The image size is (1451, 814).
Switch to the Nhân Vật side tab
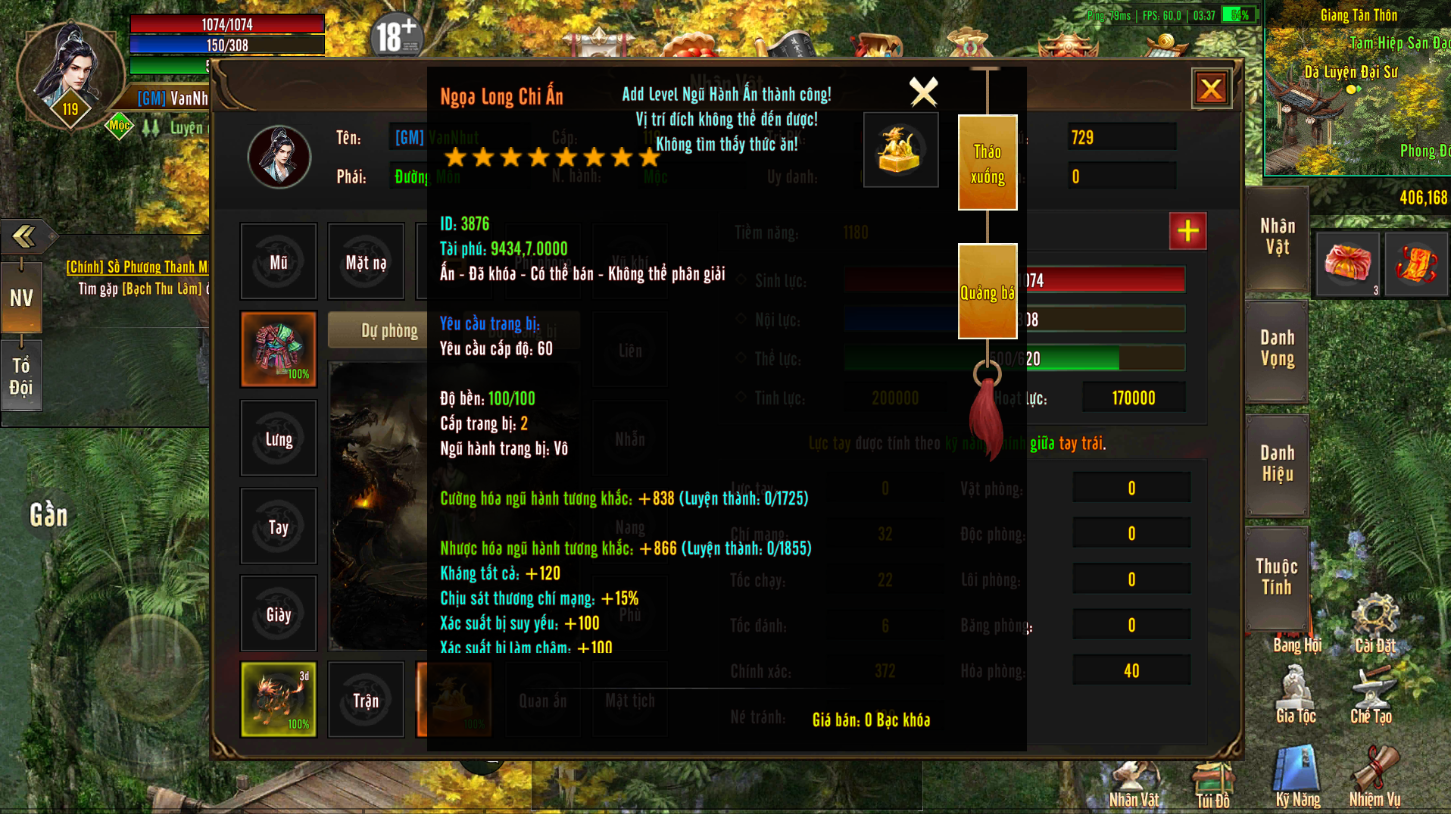pos(1277,237)
